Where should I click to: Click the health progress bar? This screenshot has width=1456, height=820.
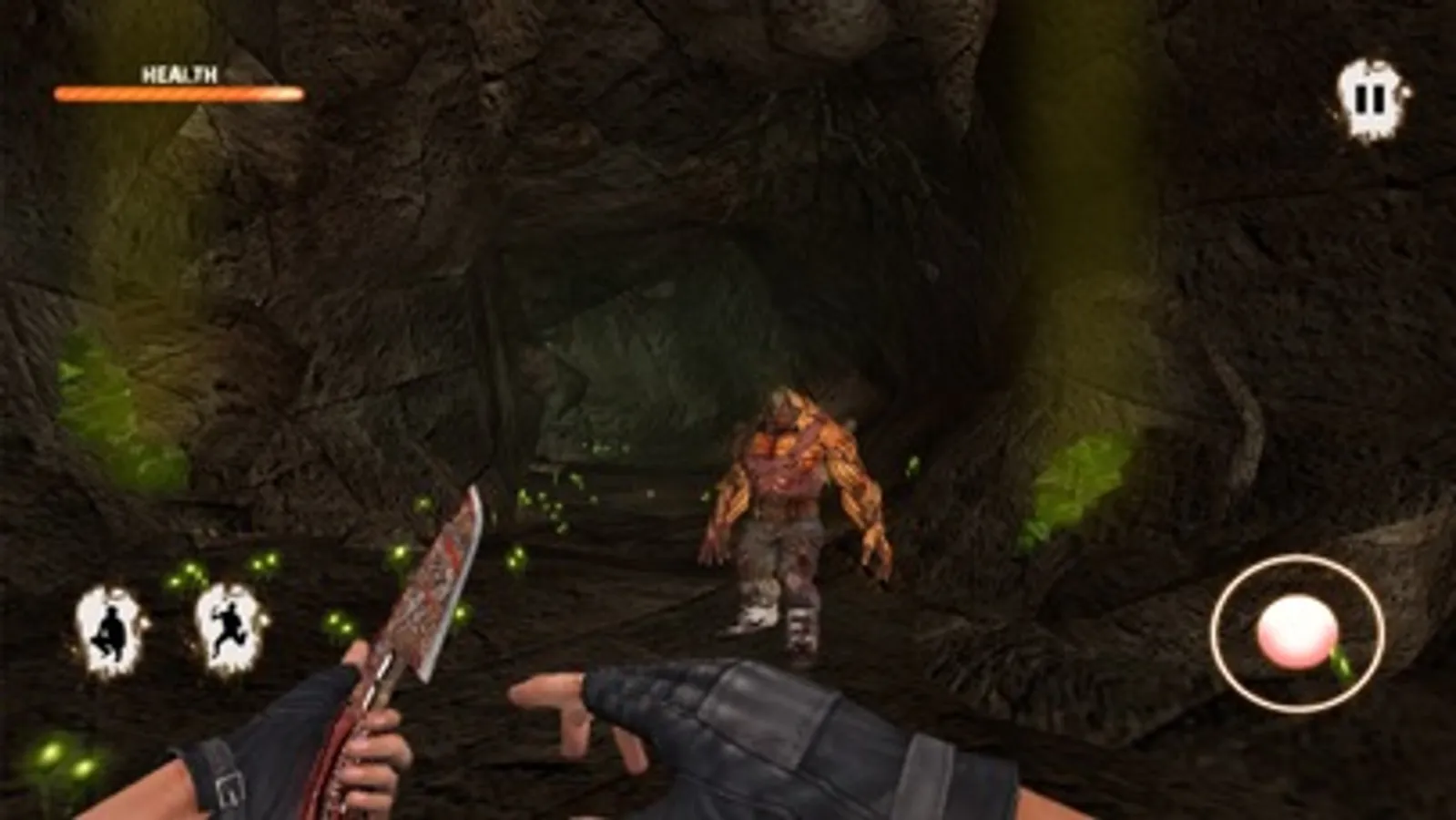[178, 92]
